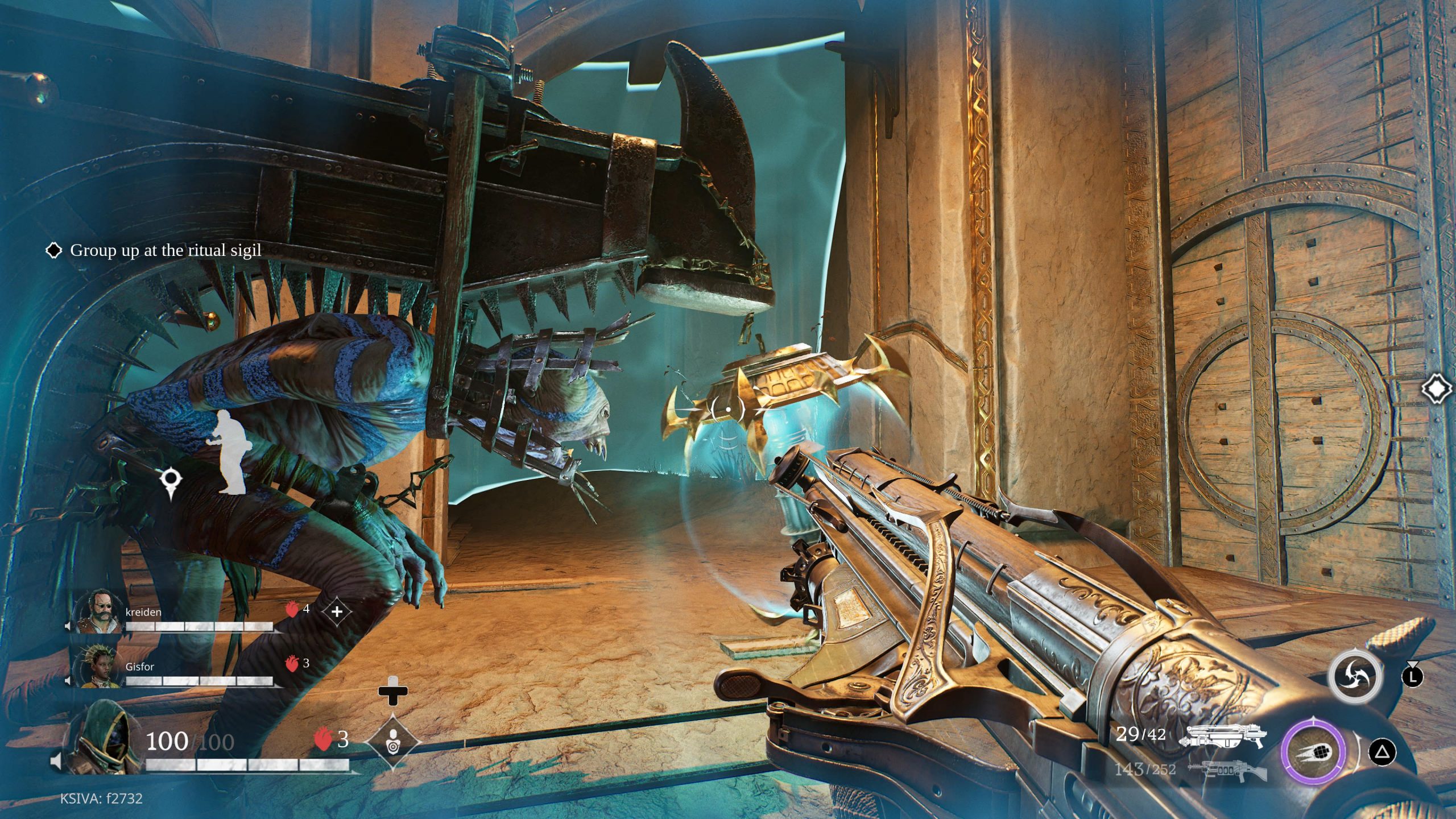Toggle the speaker icon beside player portrait
The width and height of the screenshot is (1456, 819).
(x=56, y=761)
